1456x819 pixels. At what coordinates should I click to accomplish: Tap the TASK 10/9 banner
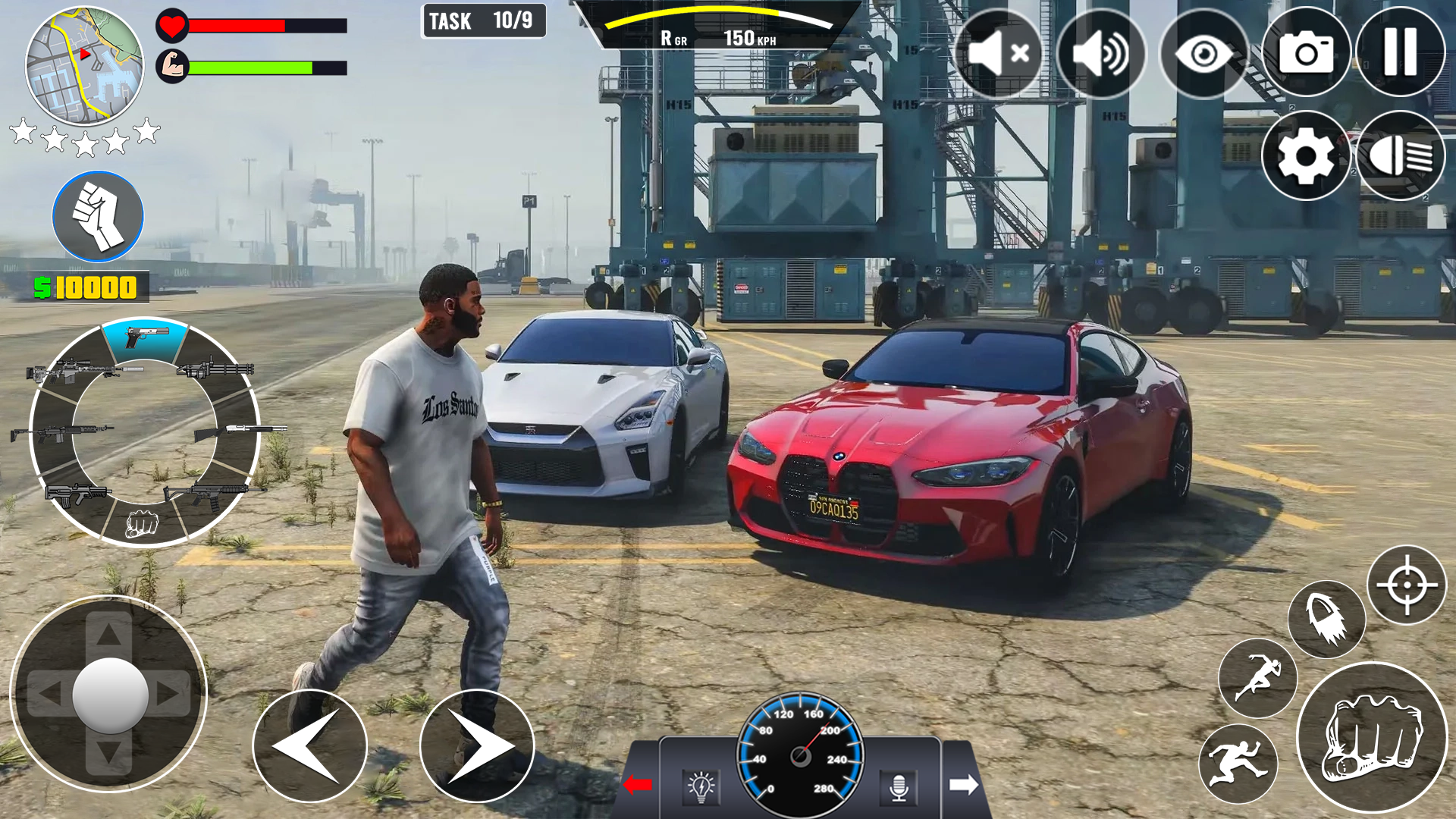coord(483,20)
